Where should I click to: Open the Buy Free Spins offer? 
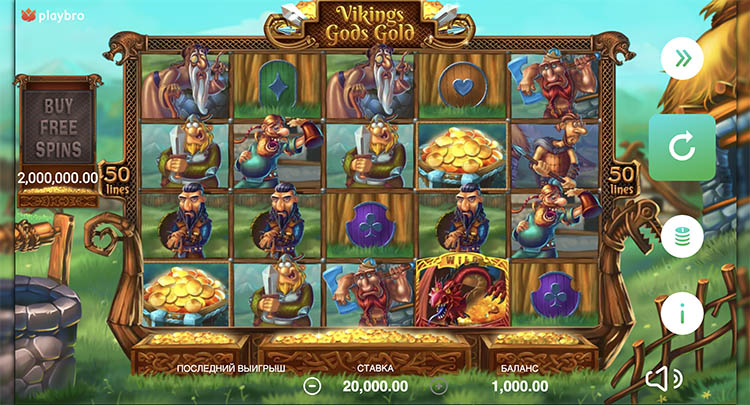[58, 129]
